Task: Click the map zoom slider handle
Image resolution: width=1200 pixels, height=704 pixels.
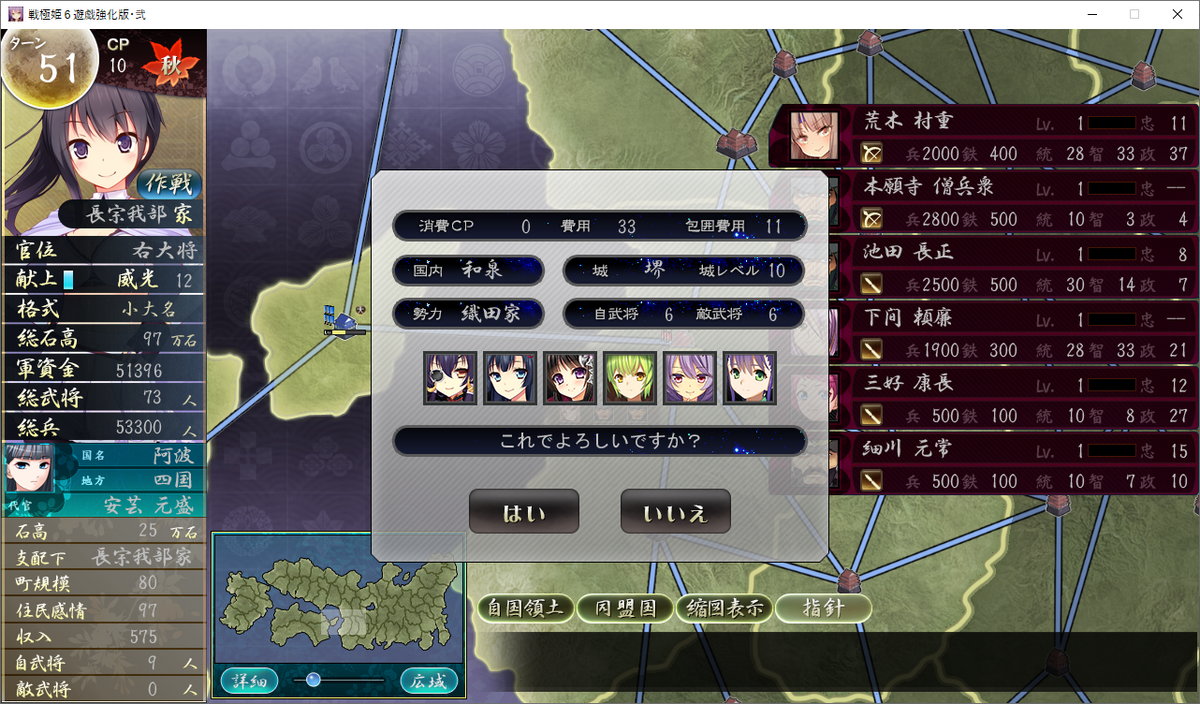Action: click(313, 680)
